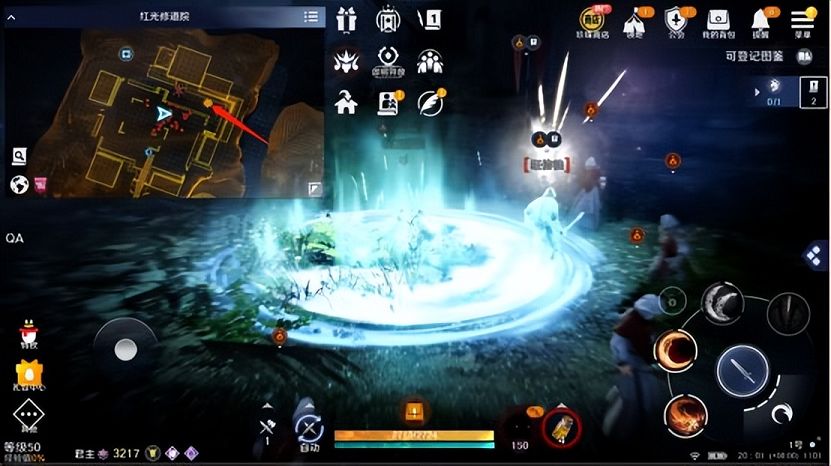The width and height of the screenshot is (831, 466).
Task: Open 我的背包 inventory bag
Action: click(x=719, y=20)
